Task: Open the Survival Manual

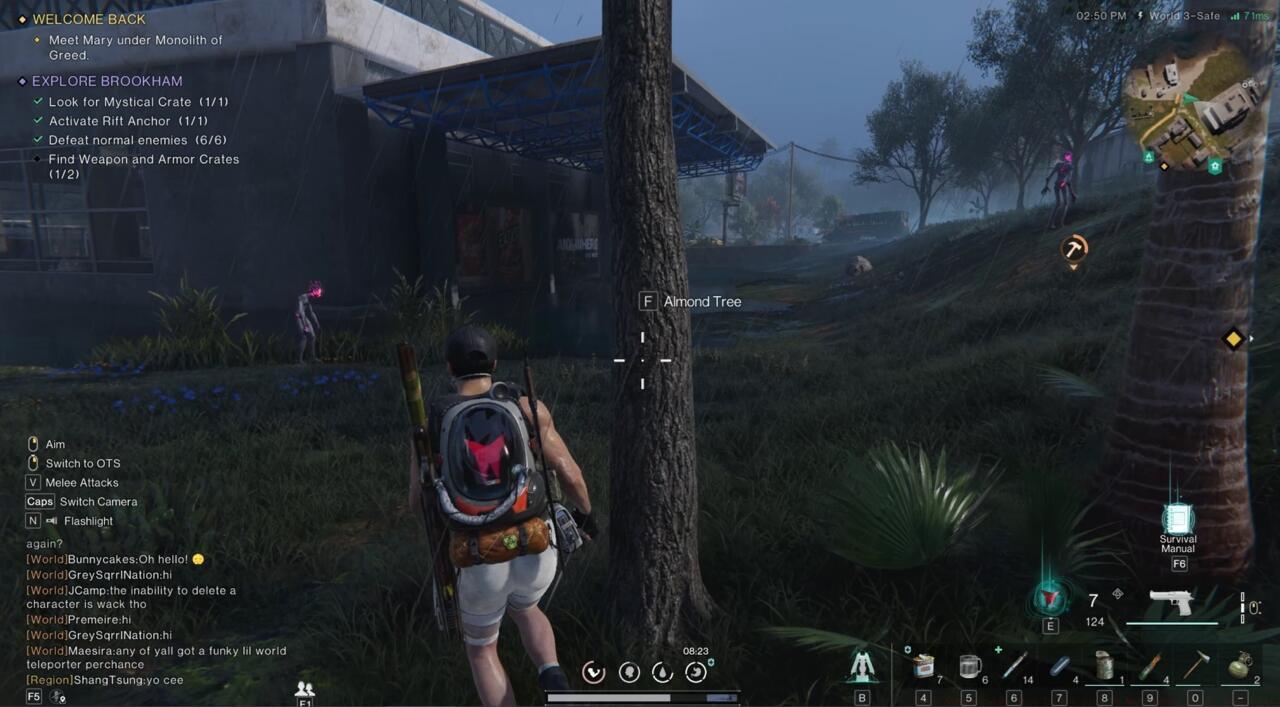Action: coord(1178,520)
